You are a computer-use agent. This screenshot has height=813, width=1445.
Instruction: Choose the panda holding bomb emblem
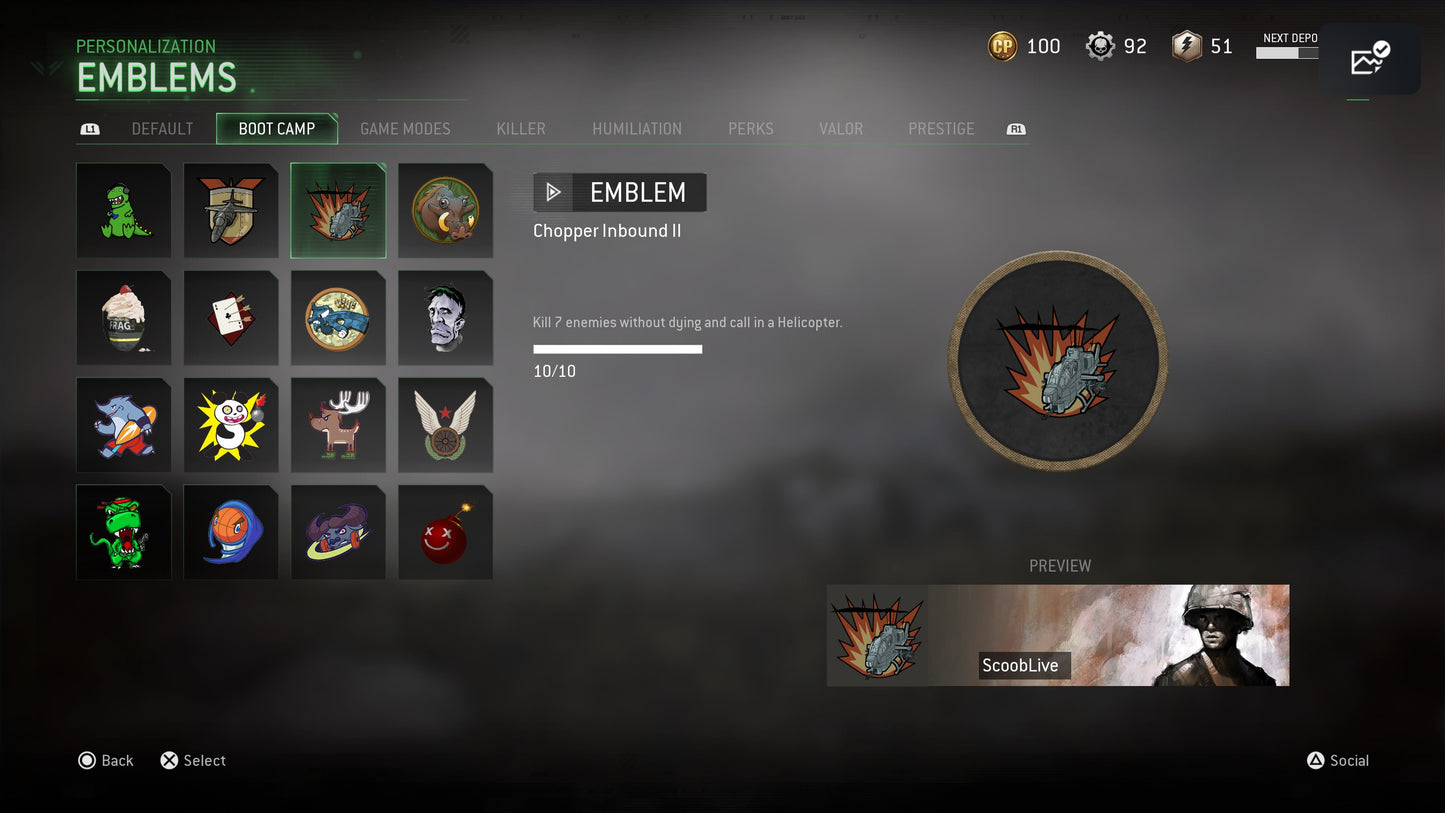(231, 425)
